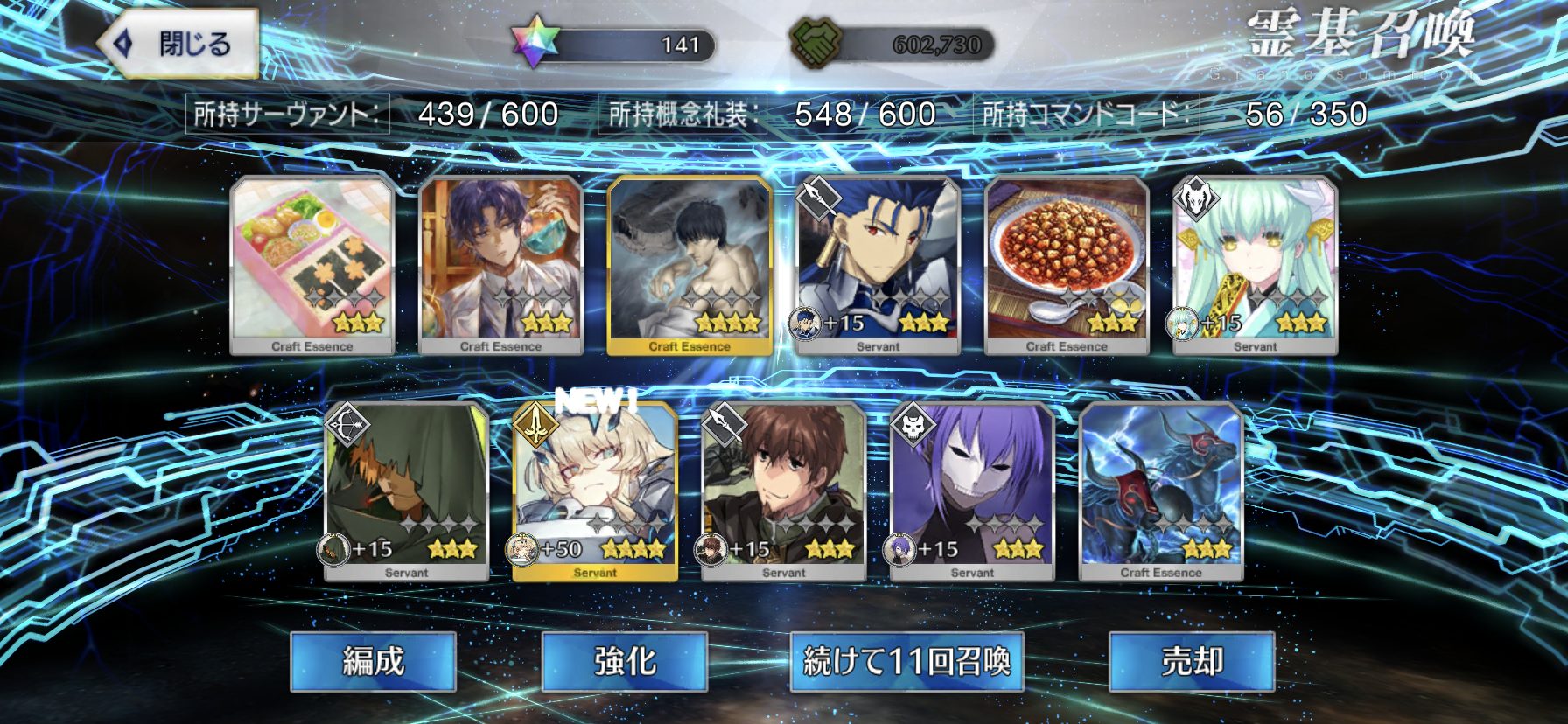The width and height of the screenshot is (1568, 724).
Task: Open the NEW gold Saber Servant card
Action: click(595, 491)
